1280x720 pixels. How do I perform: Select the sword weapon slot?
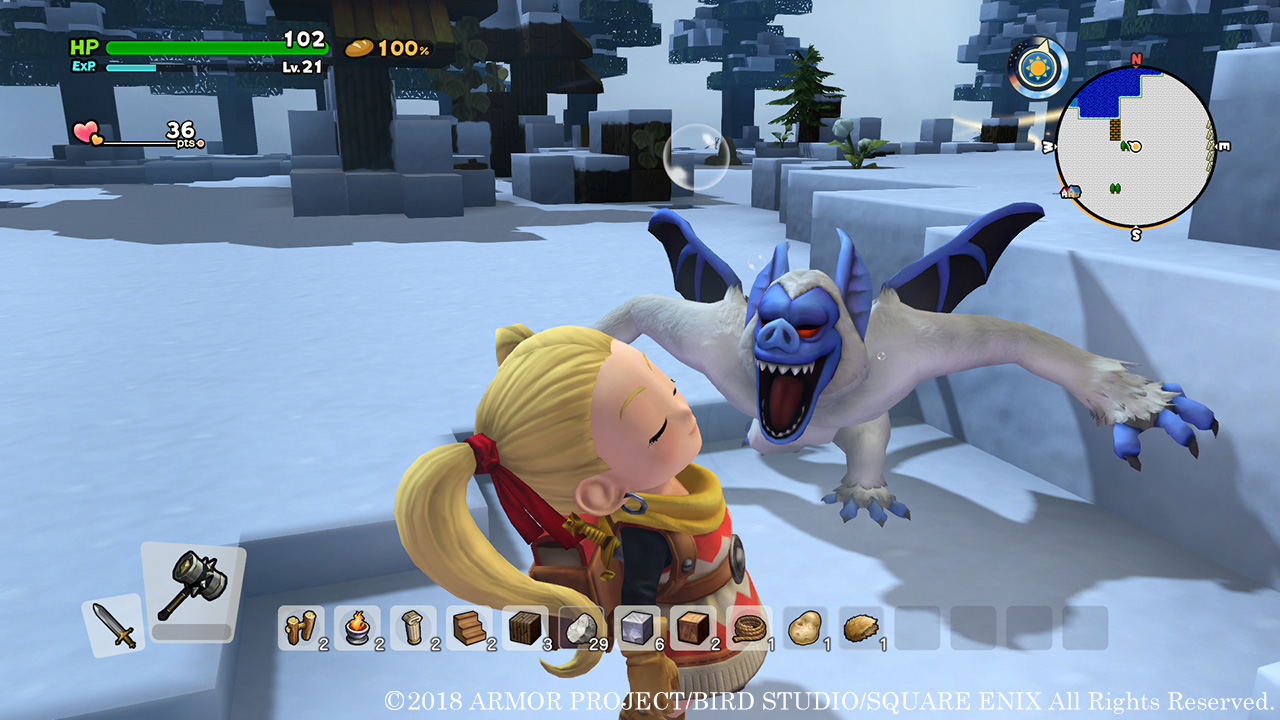(x=113, y=626)
